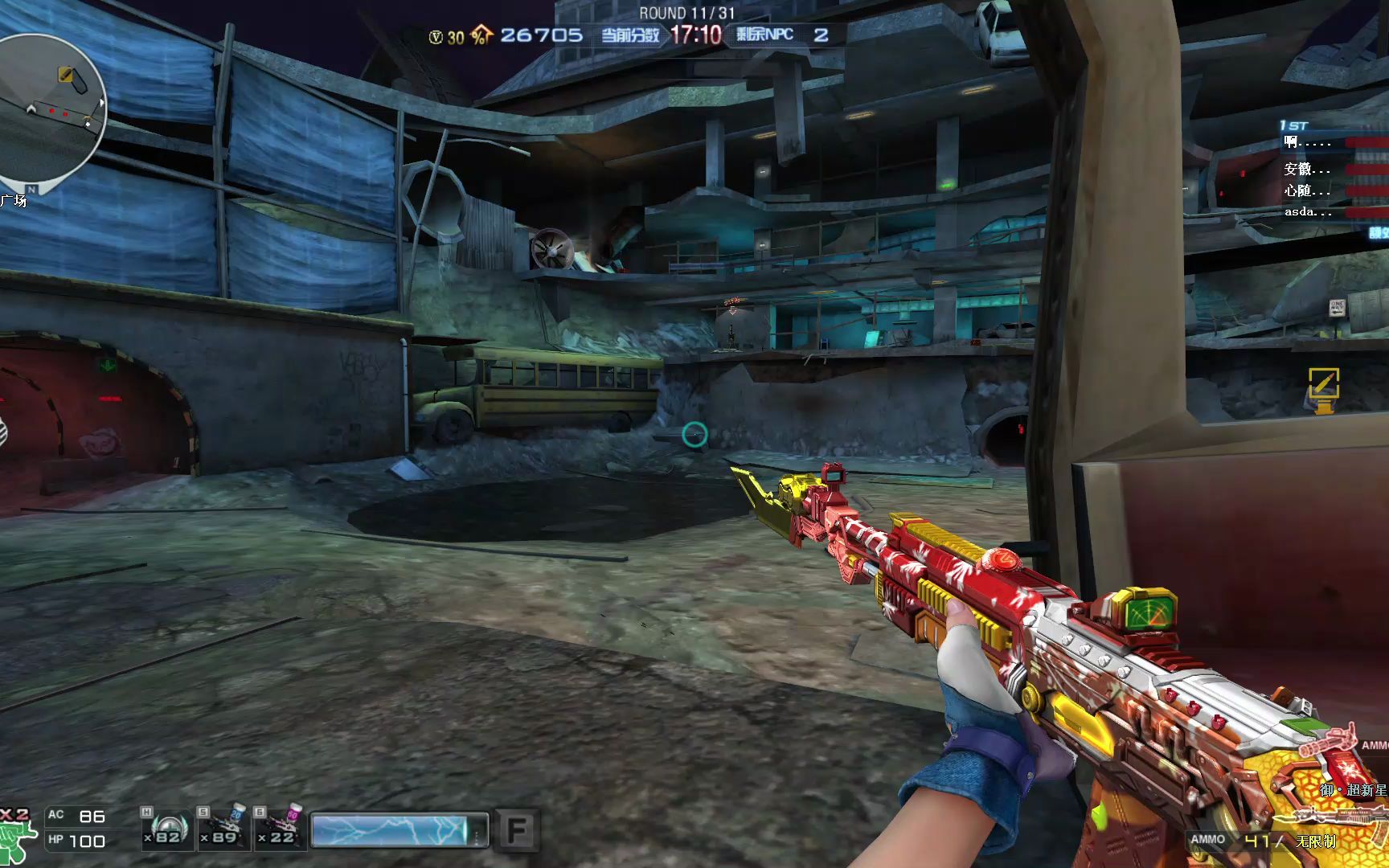Click the circular minimap
Viewport: 1389px width, 868px height.
50,108
